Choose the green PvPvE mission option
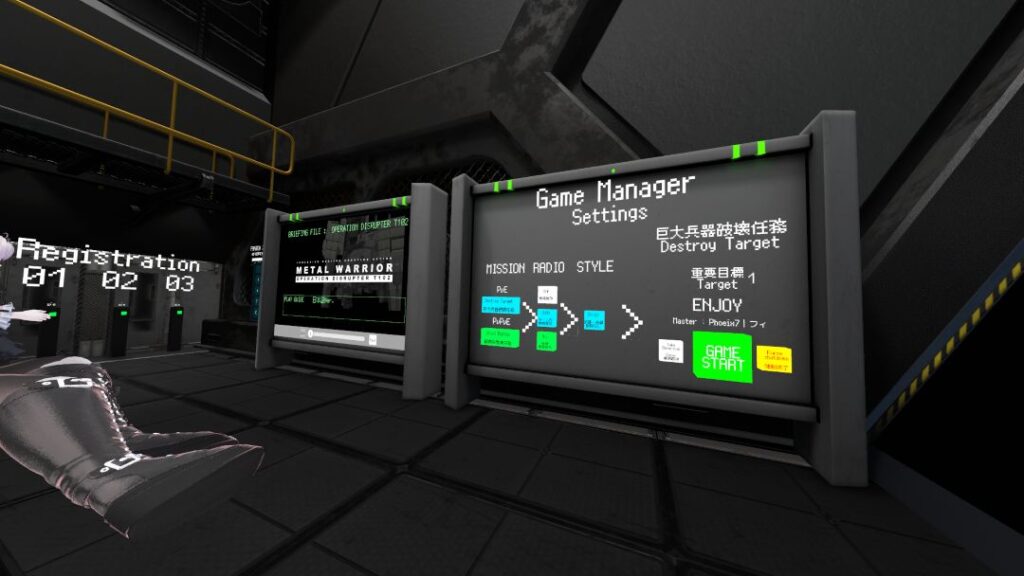Screen dimensions: 1024x576 coord(500,338)
